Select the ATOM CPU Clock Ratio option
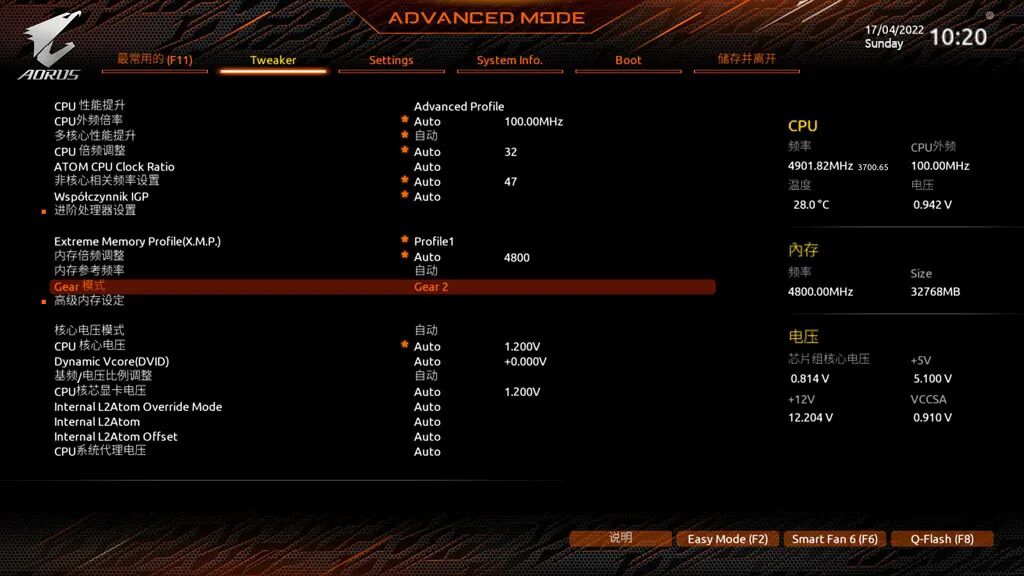 (114, 167)
